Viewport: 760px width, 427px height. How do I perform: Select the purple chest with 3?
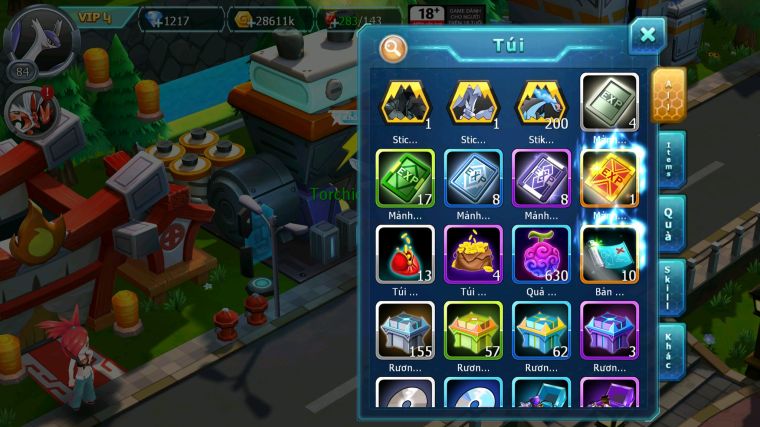point(609,328)
